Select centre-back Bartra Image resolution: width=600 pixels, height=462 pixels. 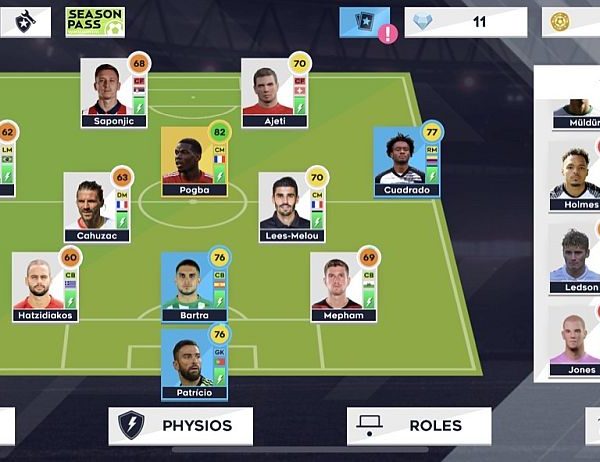point(194,287)
